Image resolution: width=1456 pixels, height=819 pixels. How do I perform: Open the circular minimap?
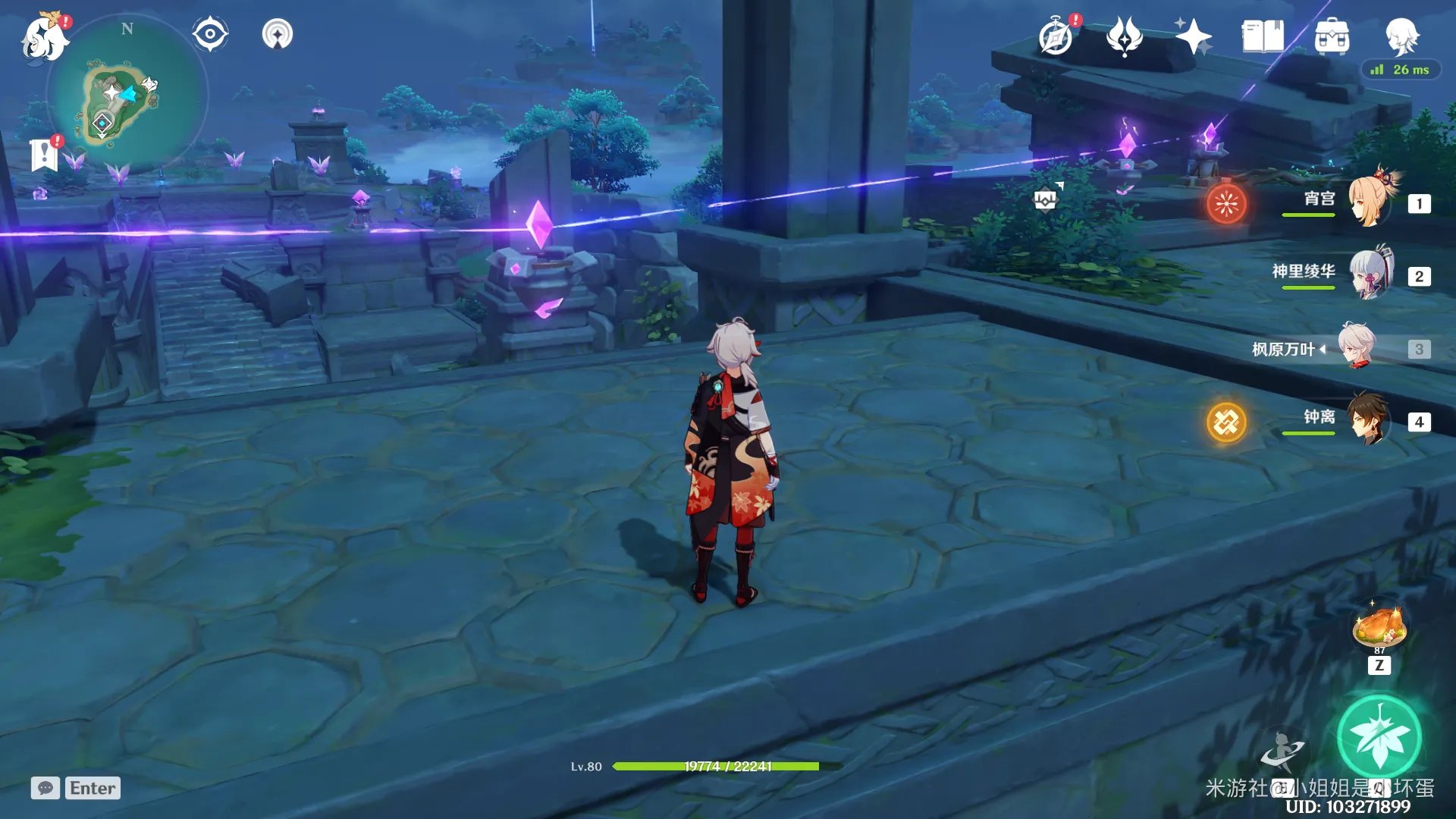tap(127, 96)
